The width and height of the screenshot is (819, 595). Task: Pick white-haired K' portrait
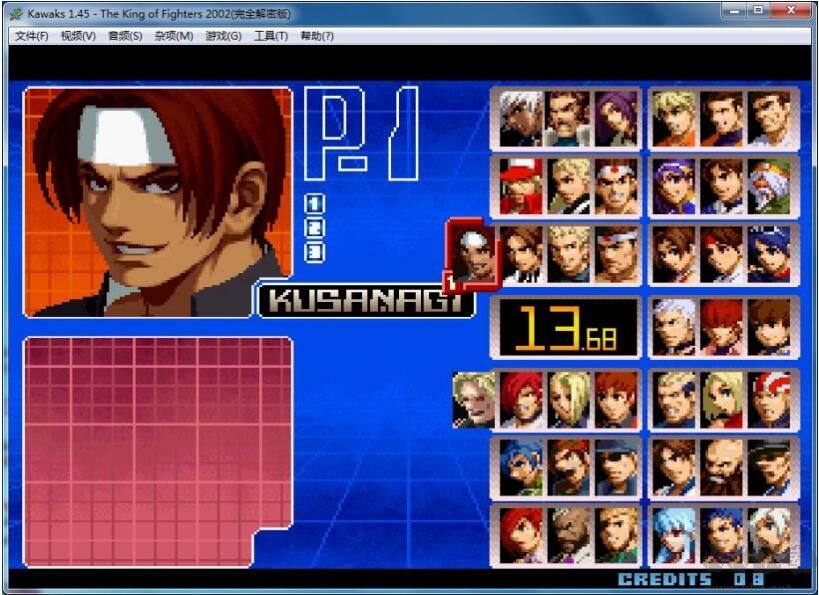[520, 118]
